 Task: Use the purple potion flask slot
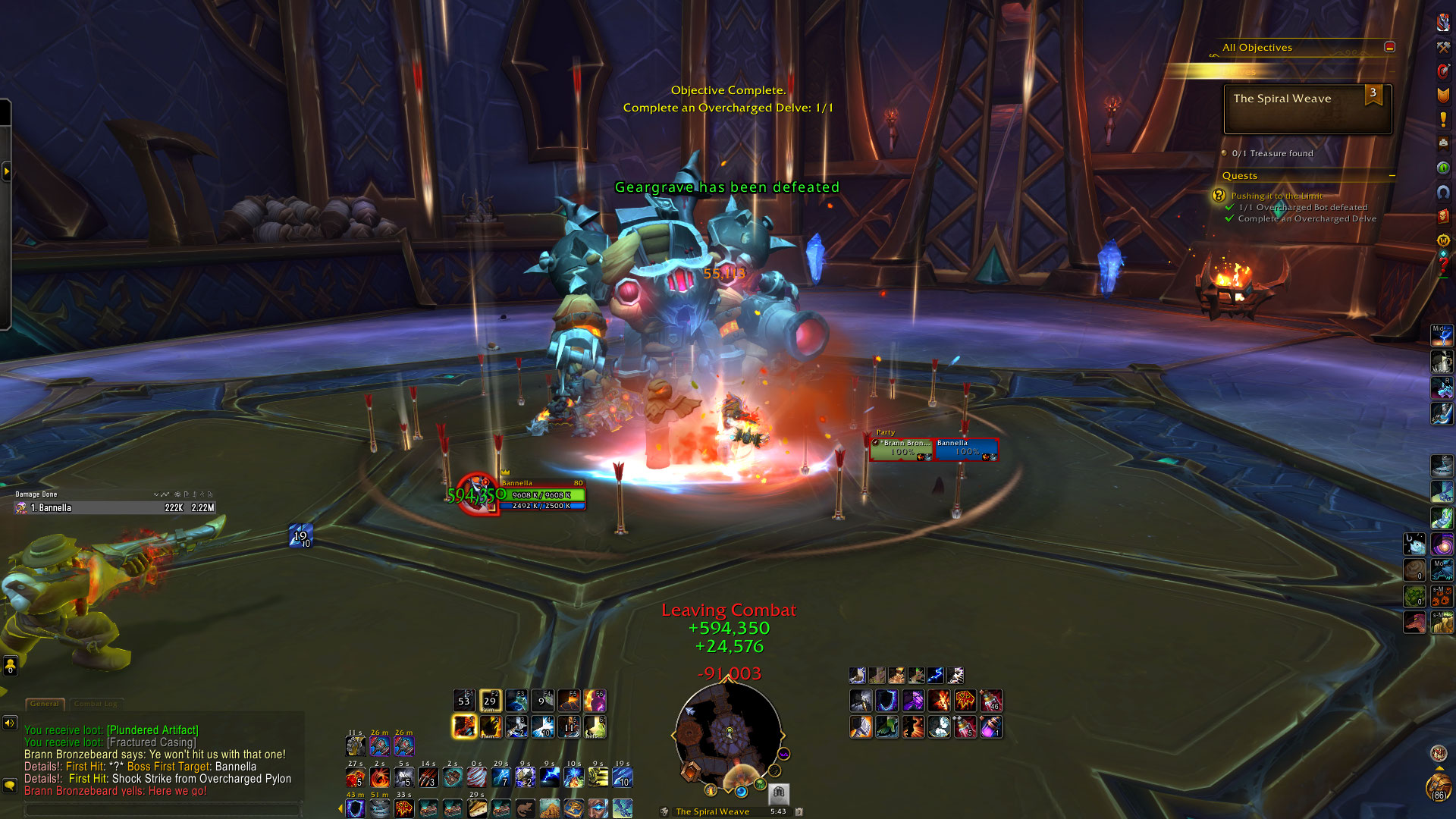click(990, 727)
